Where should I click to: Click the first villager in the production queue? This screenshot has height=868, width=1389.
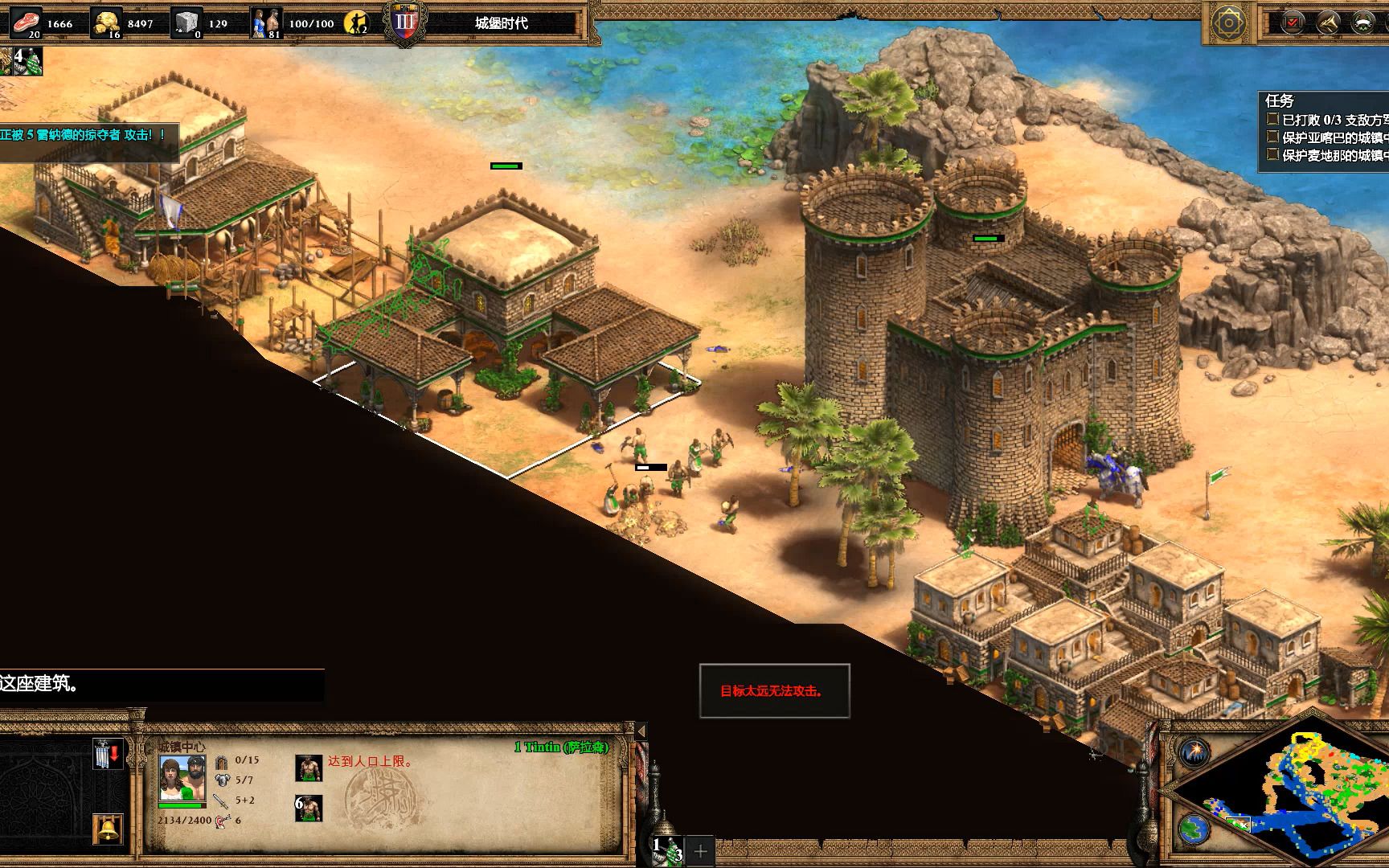point(309,768)
